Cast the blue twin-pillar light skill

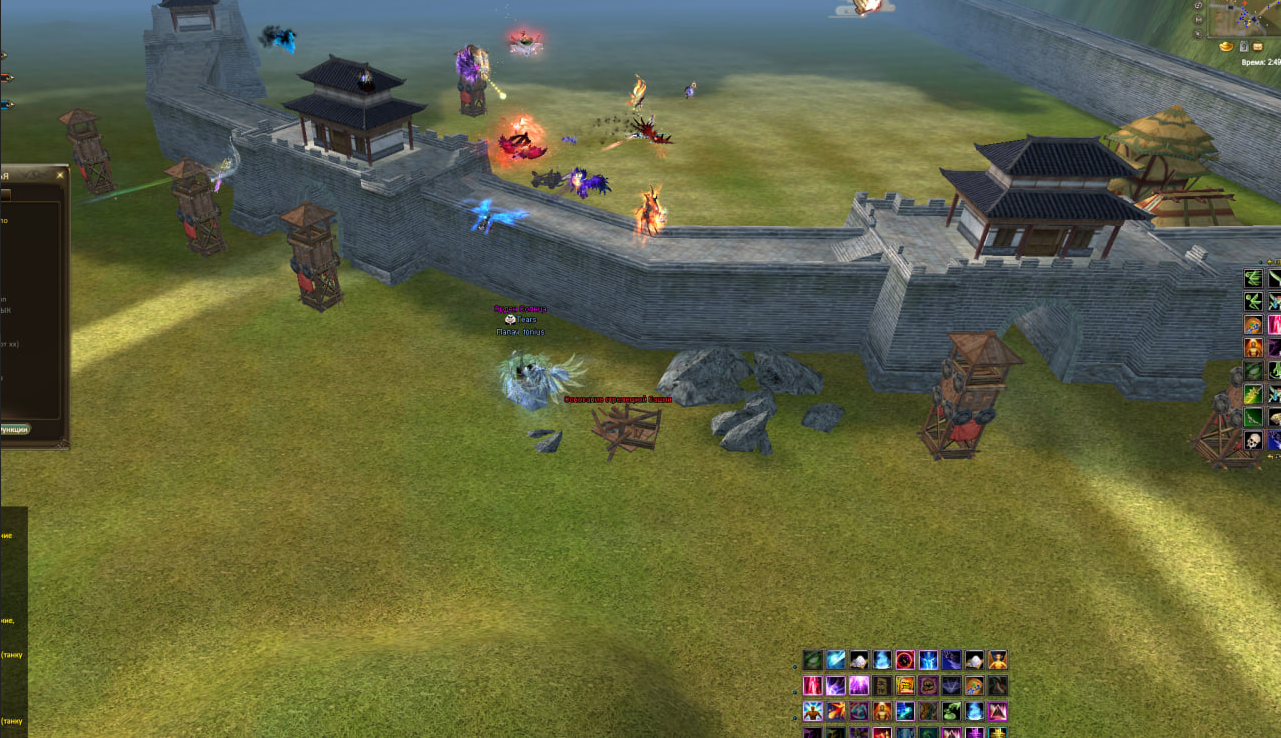(x=928, y=660)
